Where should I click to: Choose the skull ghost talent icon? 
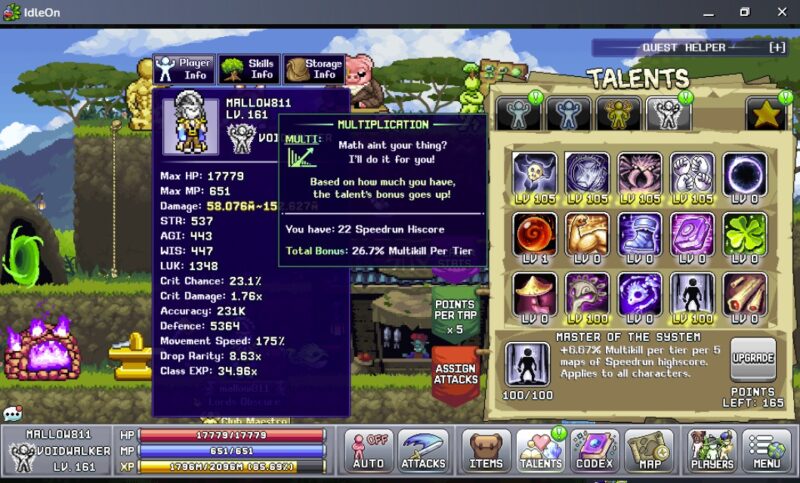[535, 173]
